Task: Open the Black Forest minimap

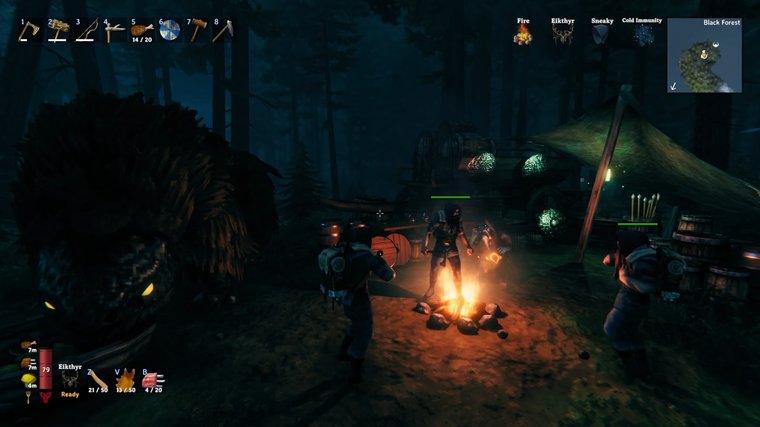Action: pos(704,55)
